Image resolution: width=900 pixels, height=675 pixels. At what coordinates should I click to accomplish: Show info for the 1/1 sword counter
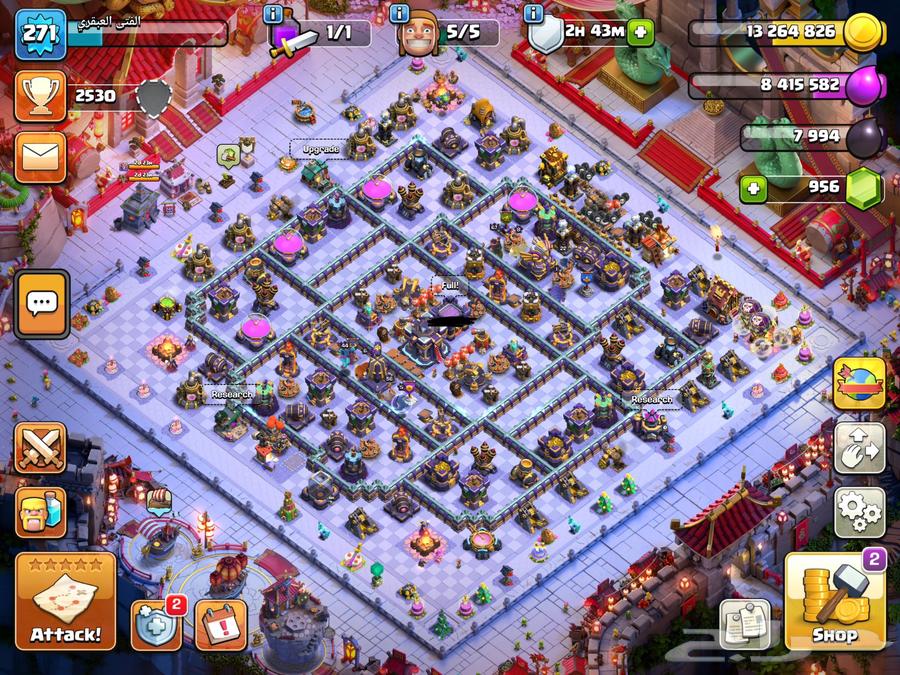coord(274,14)
